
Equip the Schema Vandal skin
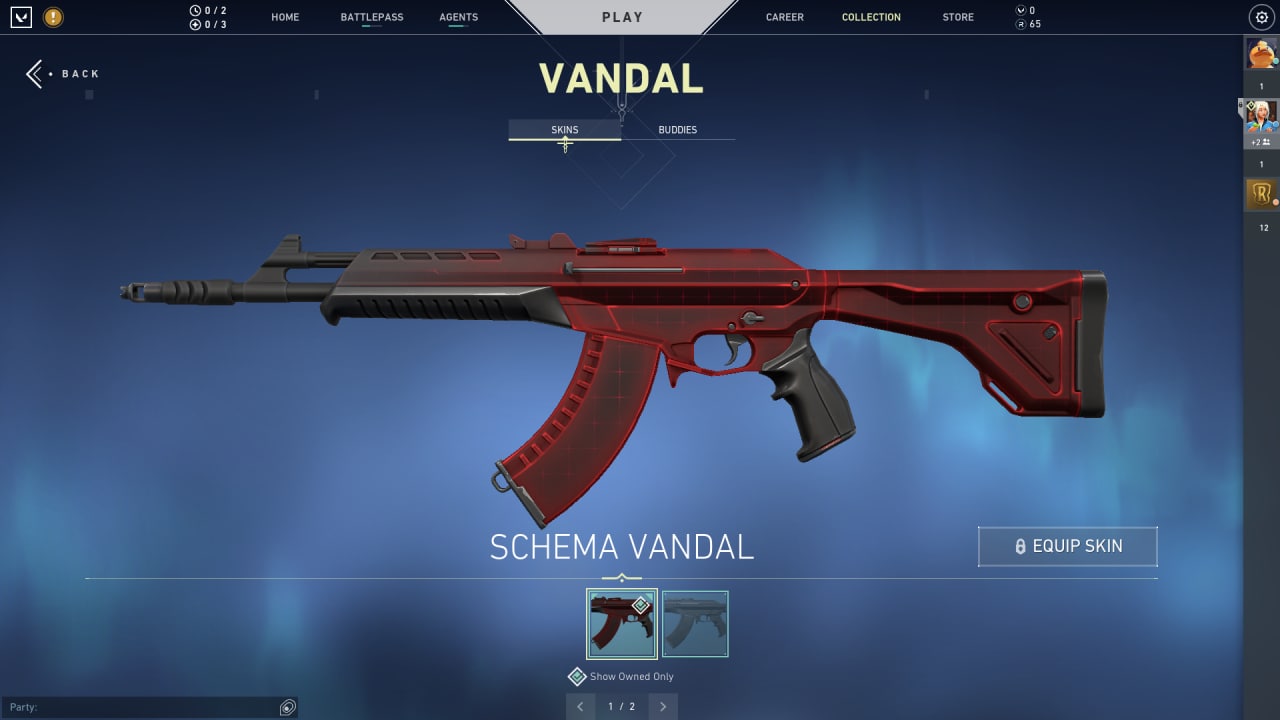(1067, 546)
